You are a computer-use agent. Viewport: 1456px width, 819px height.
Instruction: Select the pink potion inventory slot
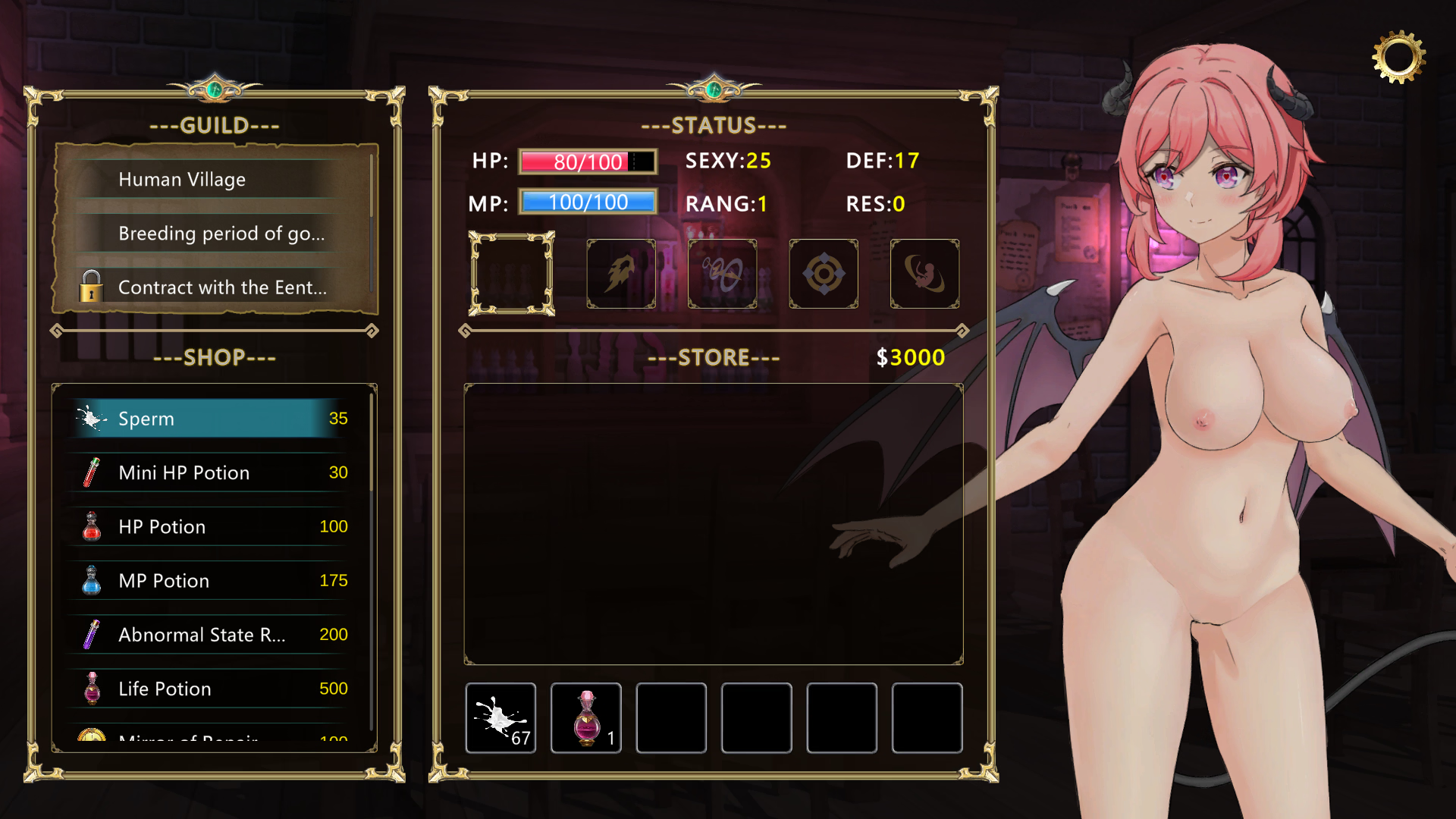[x=586, y=717]
